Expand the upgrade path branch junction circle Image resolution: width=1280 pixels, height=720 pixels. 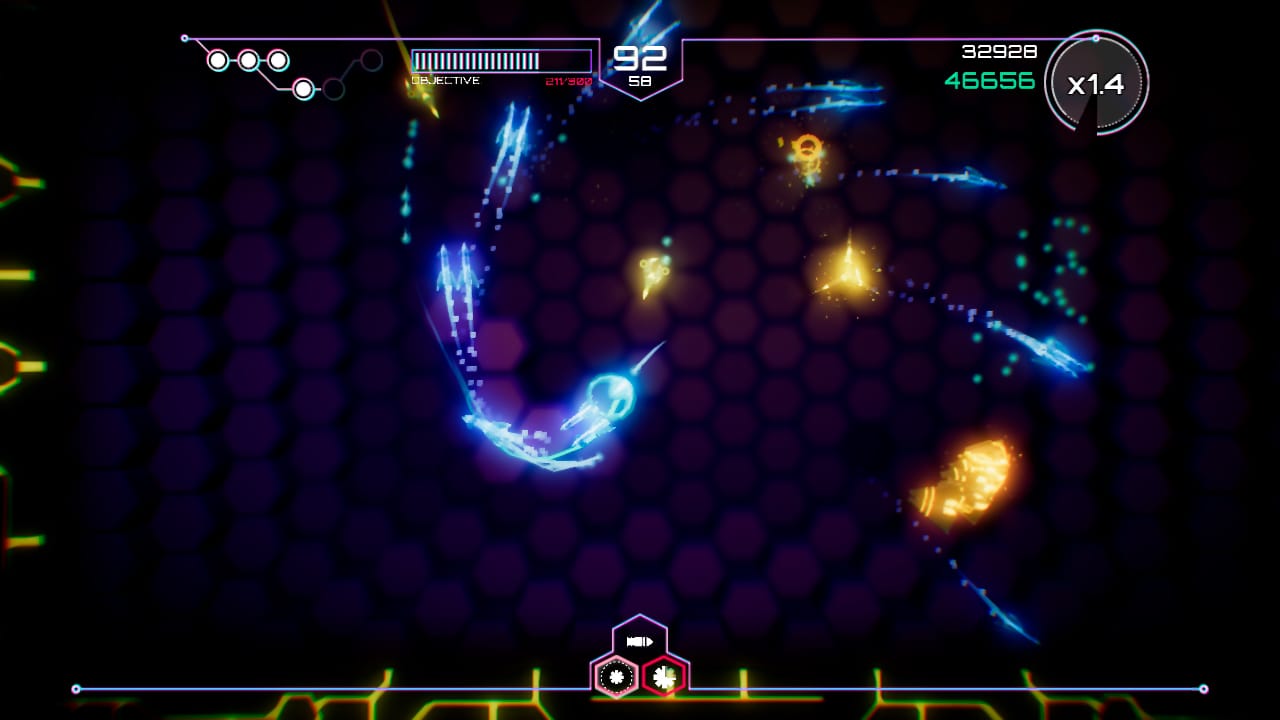tap(333, 90)
